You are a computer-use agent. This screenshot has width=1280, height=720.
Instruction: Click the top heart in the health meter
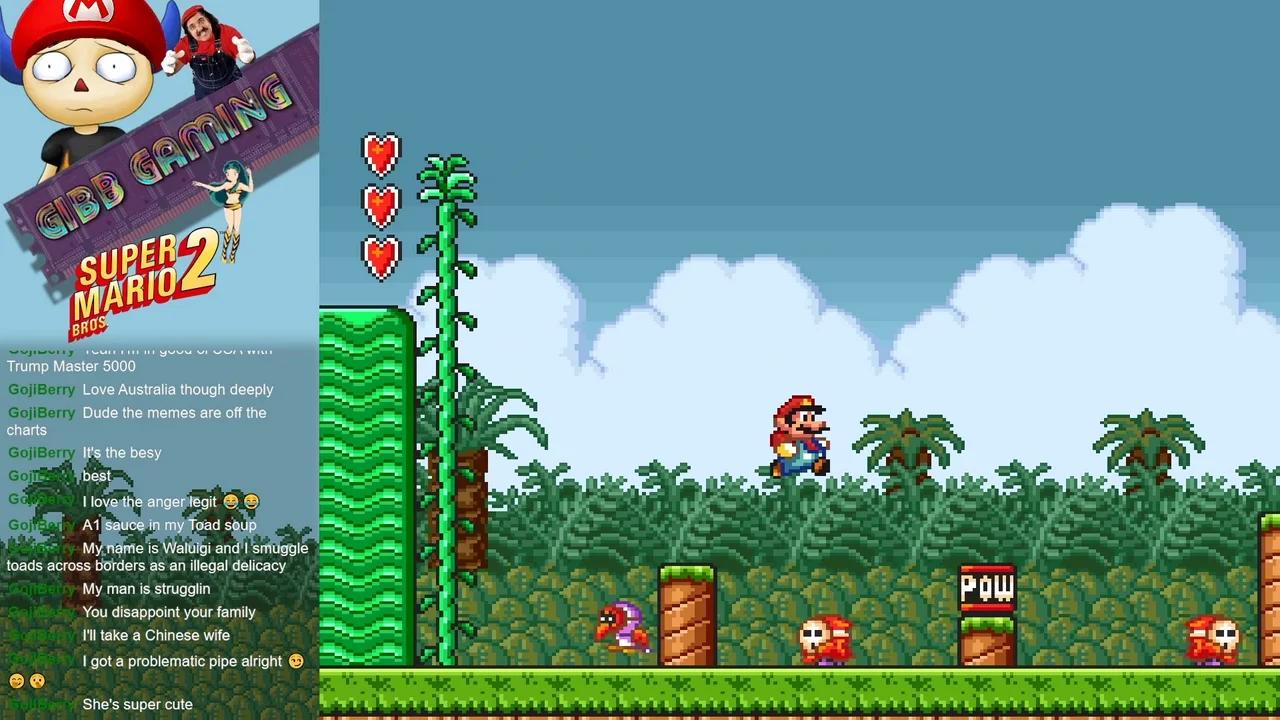[380, 153]
